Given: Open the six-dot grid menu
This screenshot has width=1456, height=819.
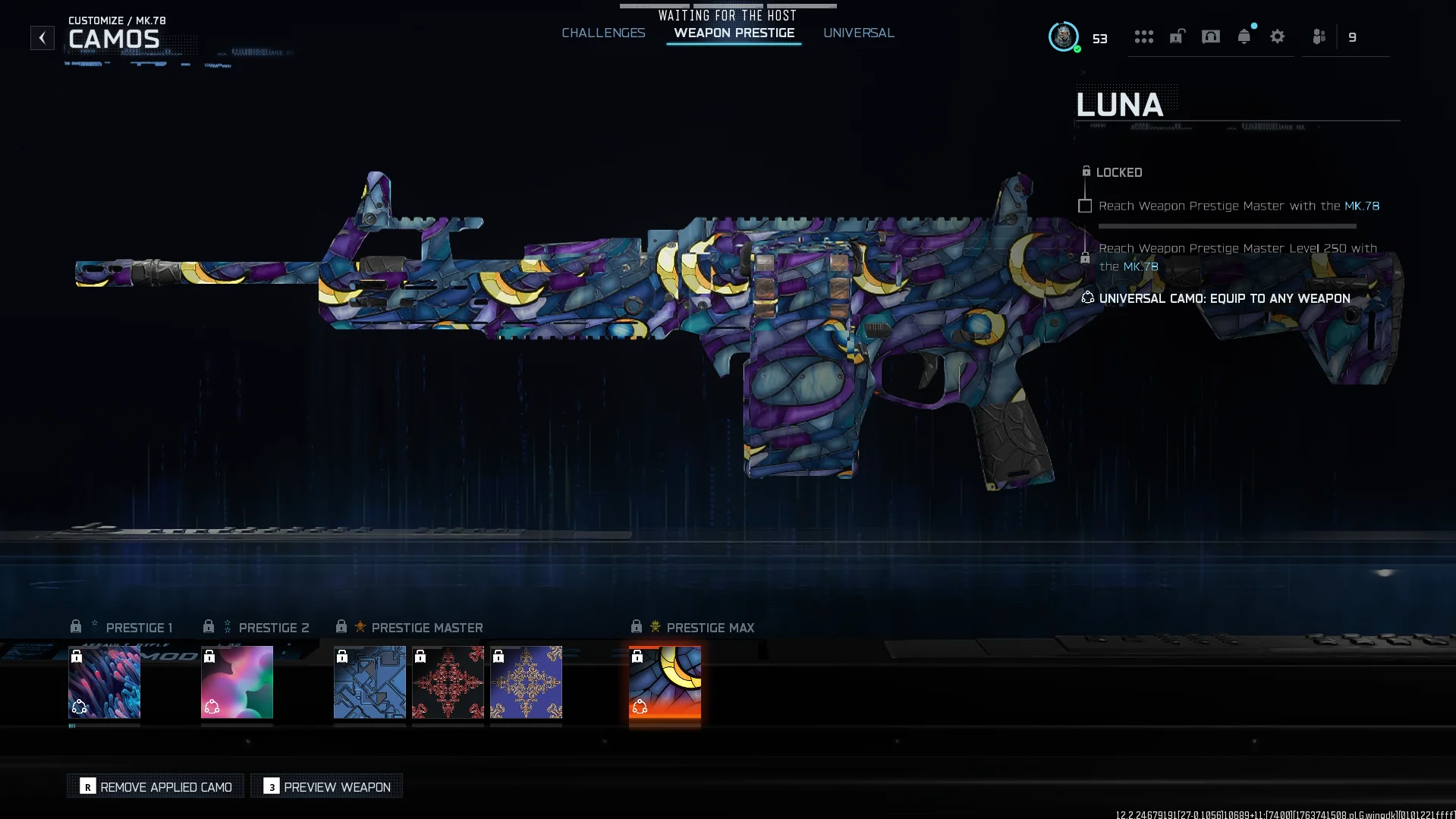Looking at the screenshot, I should click(x=1143, y=36).
